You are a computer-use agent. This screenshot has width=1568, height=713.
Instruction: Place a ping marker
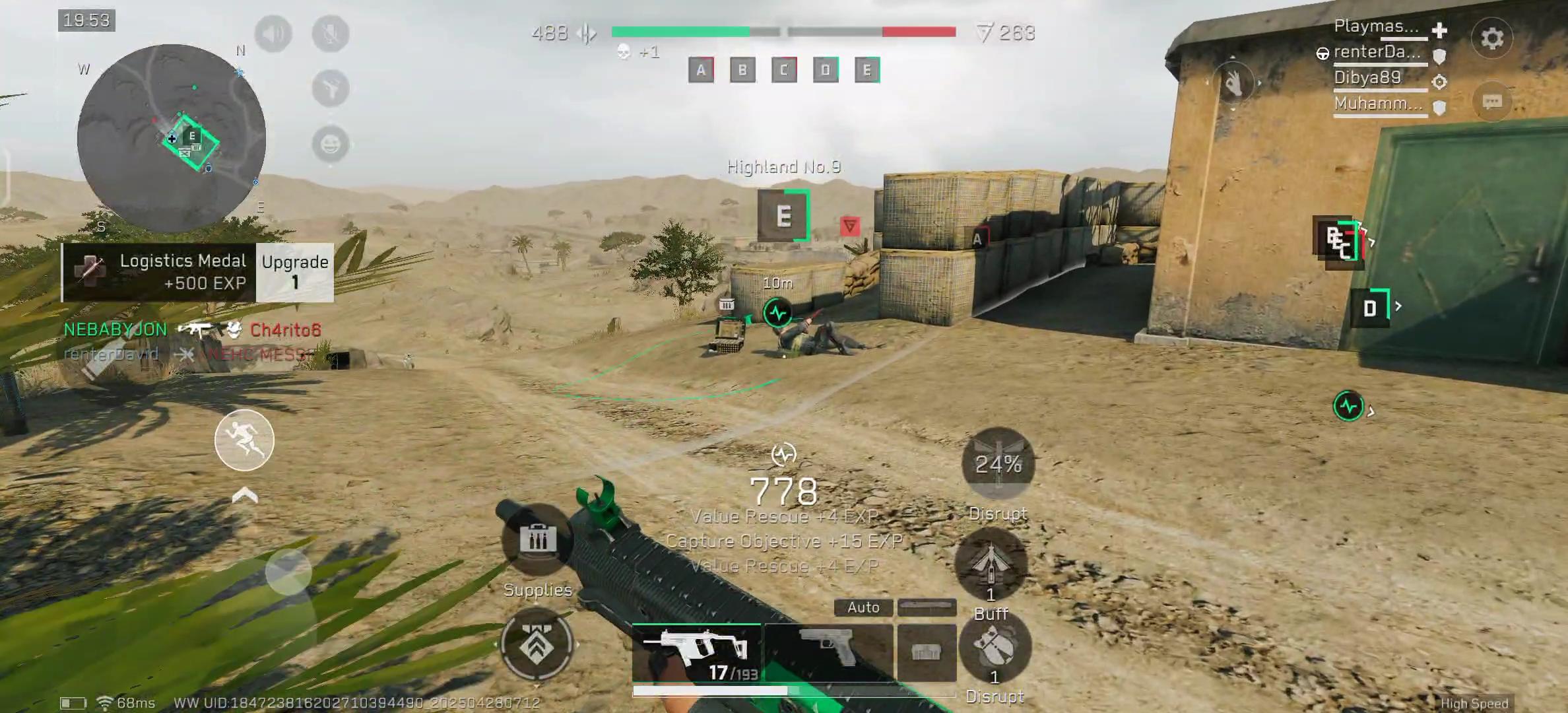click(331, 86)
